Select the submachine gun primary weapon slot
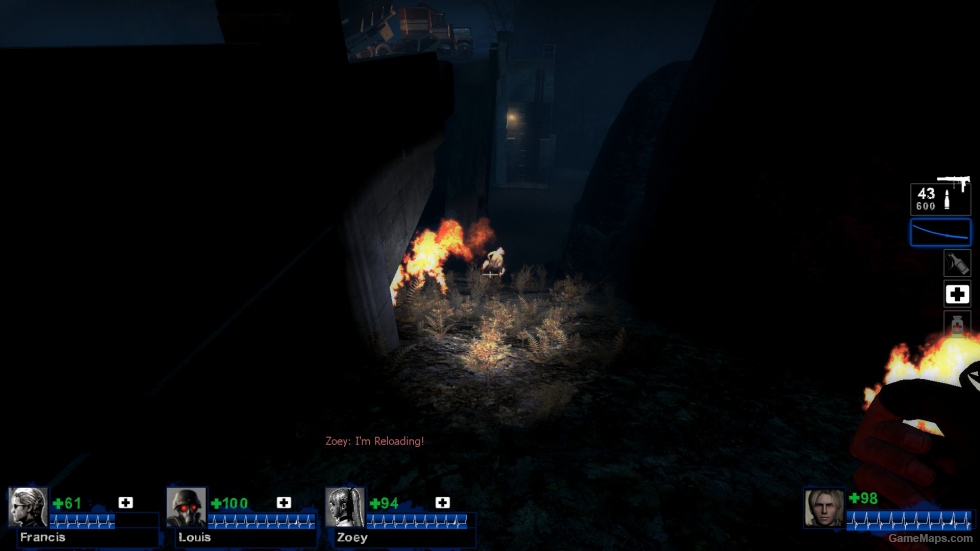 [x=940, y=197]
